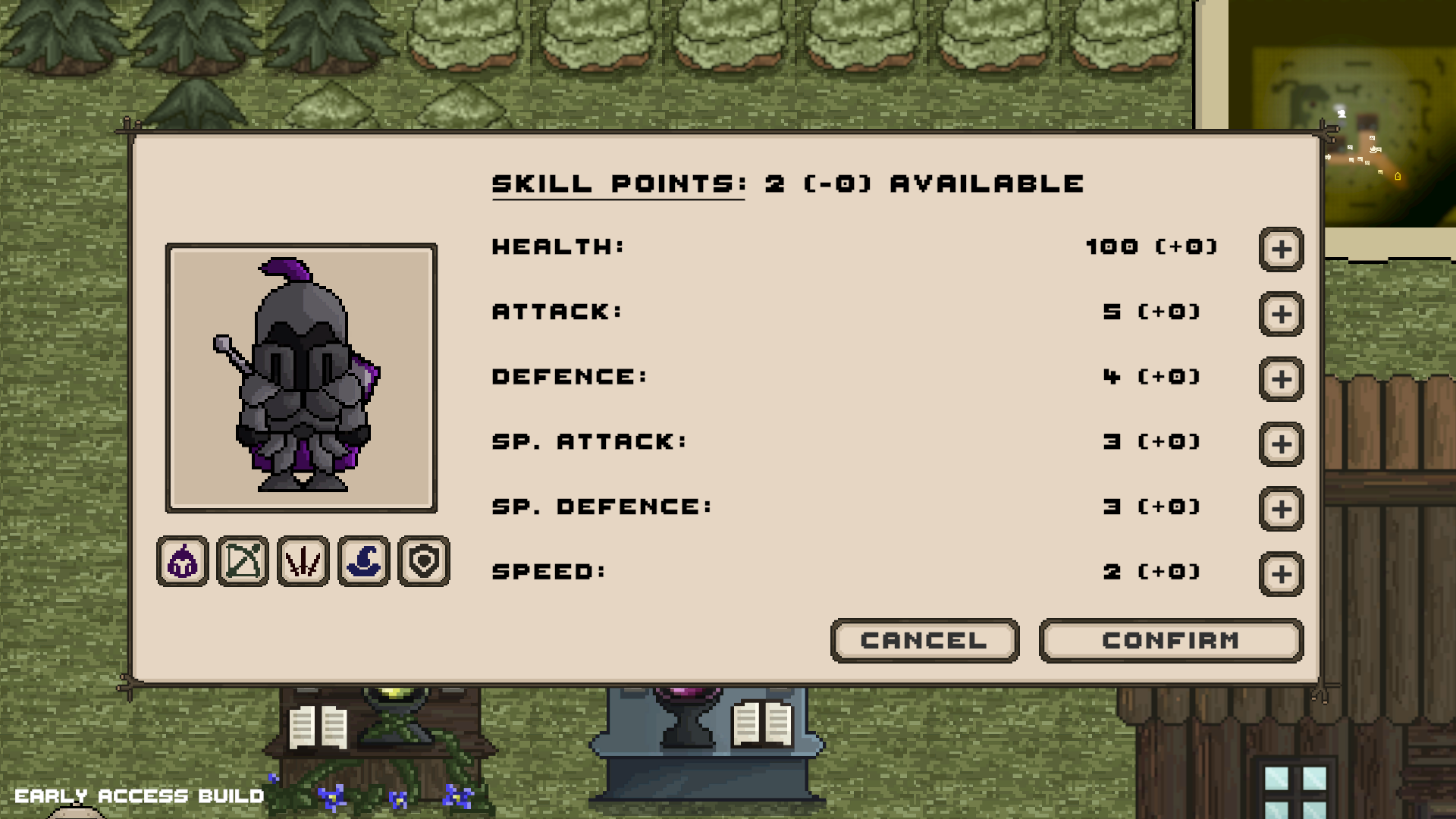This screenshot has width=1456, height=819.
Task: Increase Health with its plus button
Action: [1280, 249]
